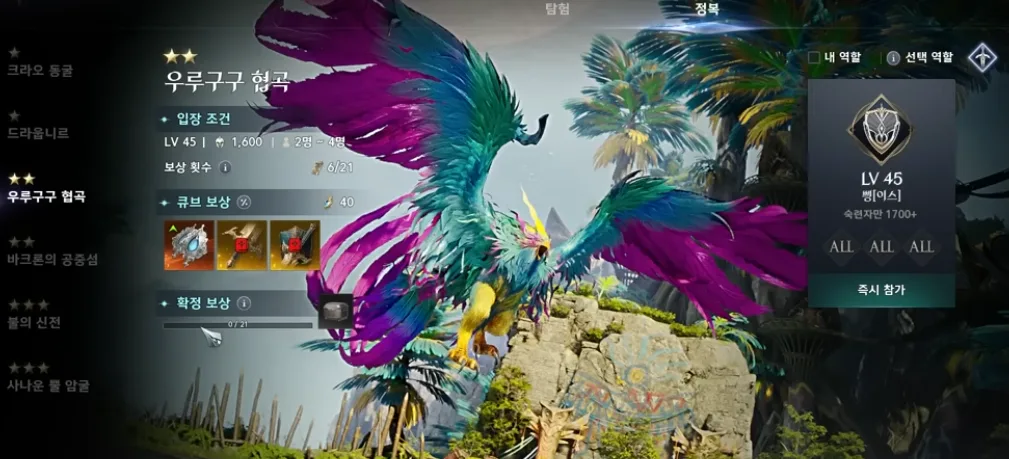Screen dimensions: 1009x459
Task: Switch to the 정복 tab
Action: pyautogui.click(x=707, y=9)
